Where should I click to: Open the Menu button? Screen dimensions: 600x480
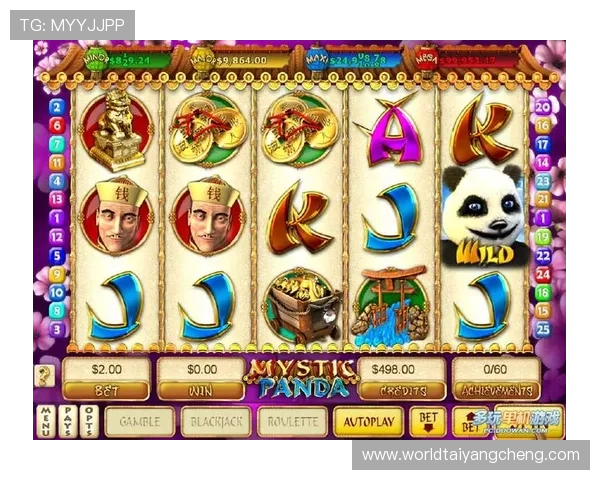pos(45,421)
